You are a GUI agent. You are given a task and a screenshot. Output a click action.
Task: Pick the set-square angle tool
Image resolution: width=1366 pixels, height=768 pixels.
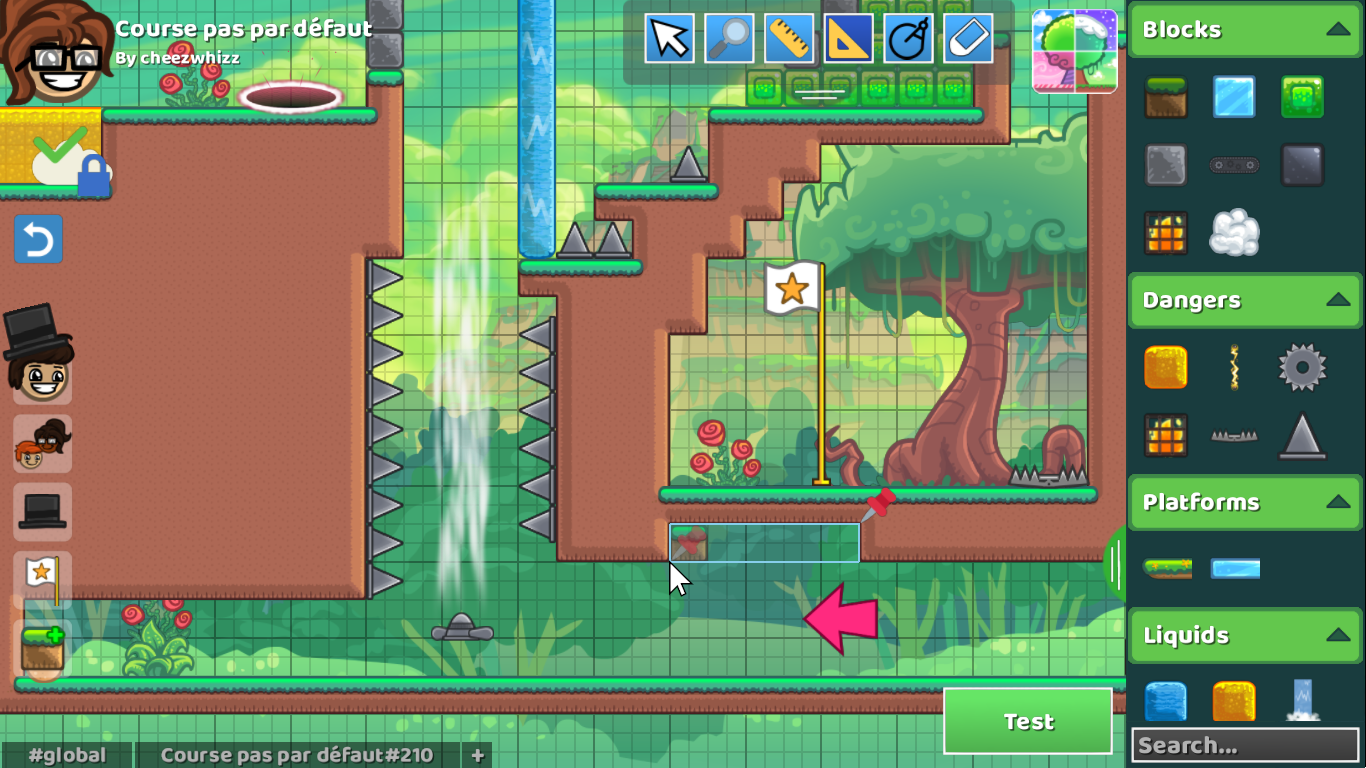point(848,38)
